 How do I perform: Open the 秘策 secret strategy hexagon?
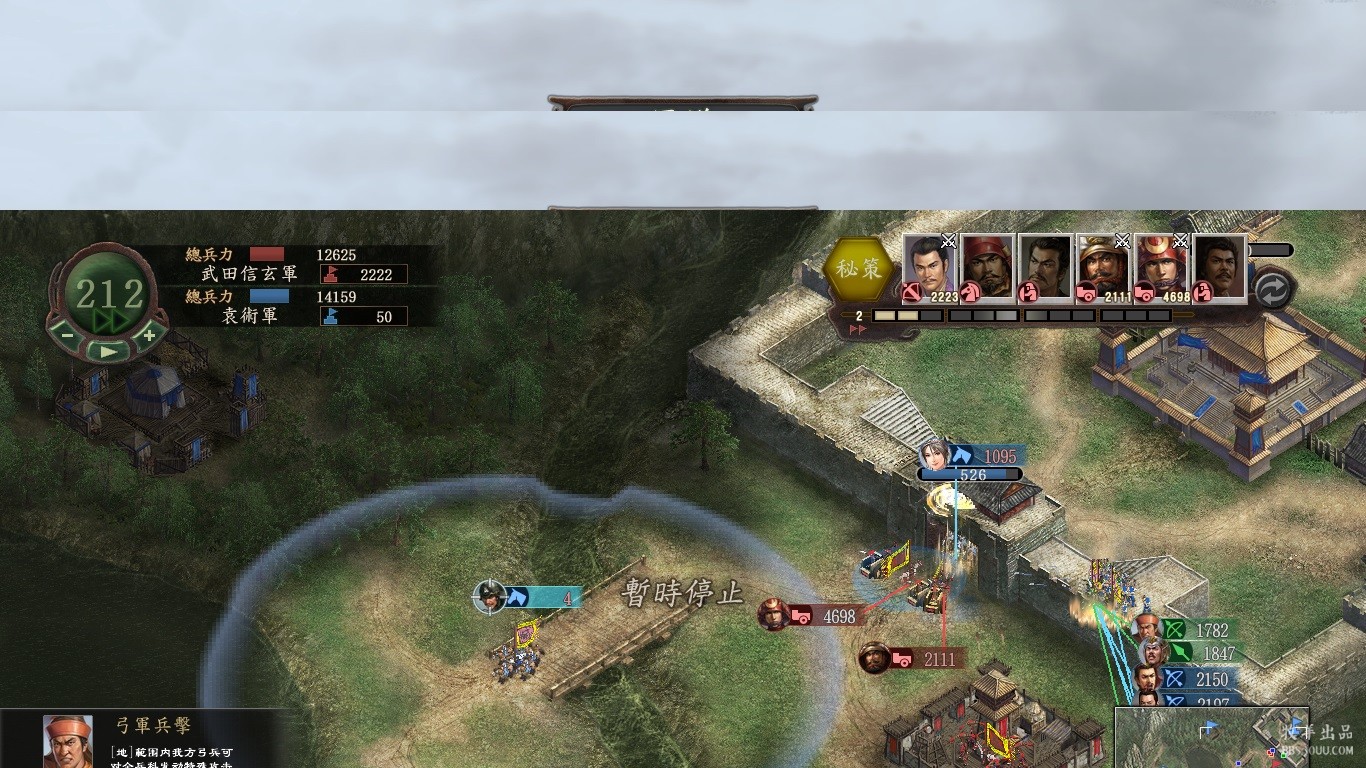pos(858,269)
